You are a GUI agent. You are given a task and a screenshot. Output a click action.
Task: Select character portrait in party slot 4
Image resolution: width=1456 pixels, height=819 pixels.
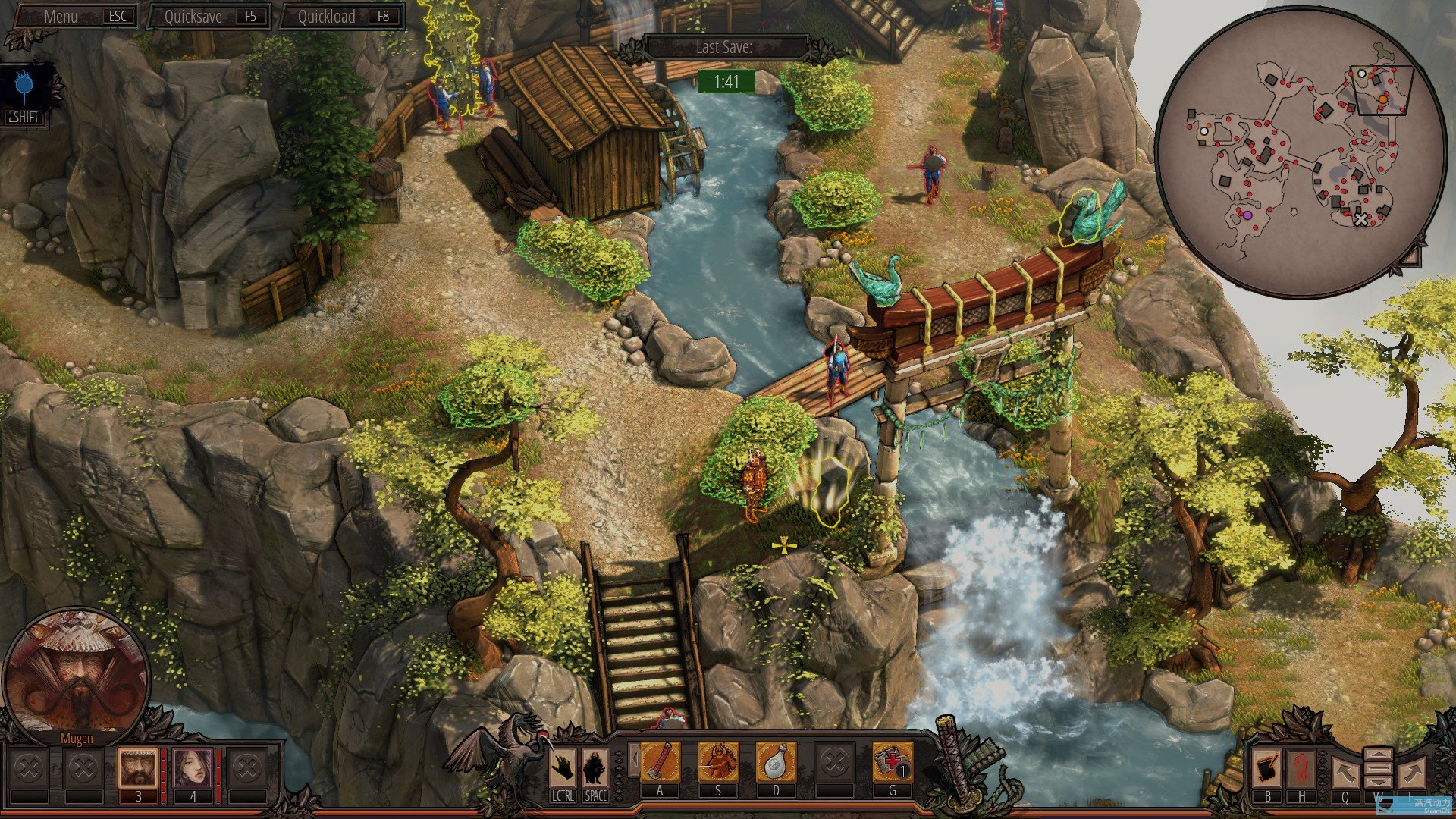(x=193, y=768)
